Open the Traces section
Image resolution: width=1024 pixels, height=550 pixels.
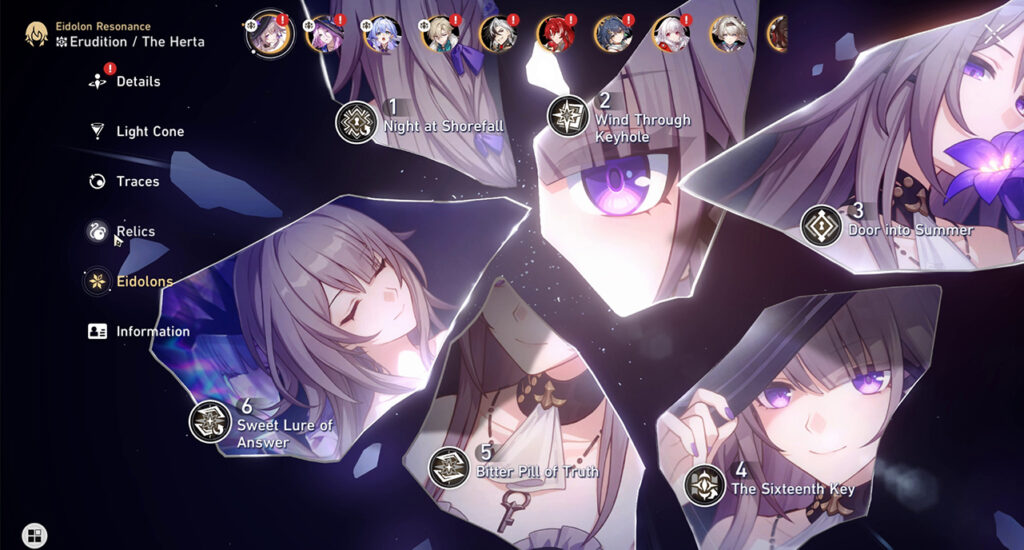(137, 181)
